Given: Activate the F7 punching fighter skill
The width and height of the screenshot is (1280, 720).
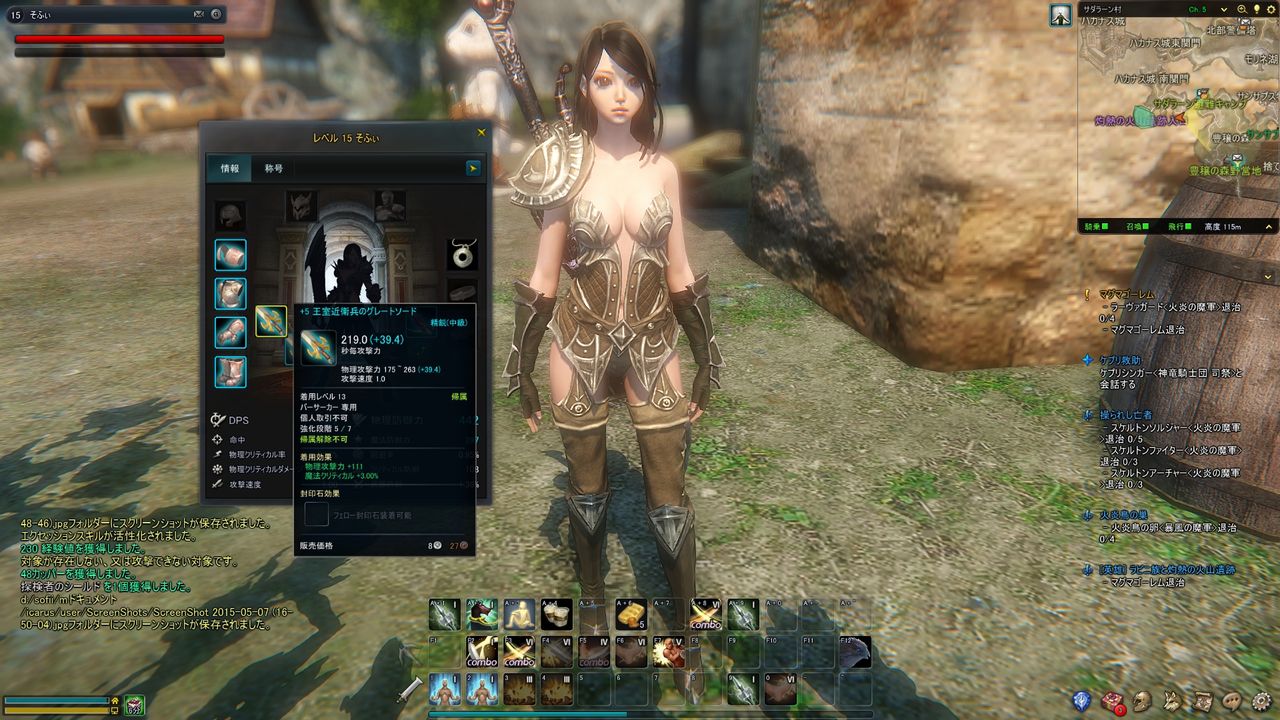Looking at the screenshot, I should (x=667, y=652).
